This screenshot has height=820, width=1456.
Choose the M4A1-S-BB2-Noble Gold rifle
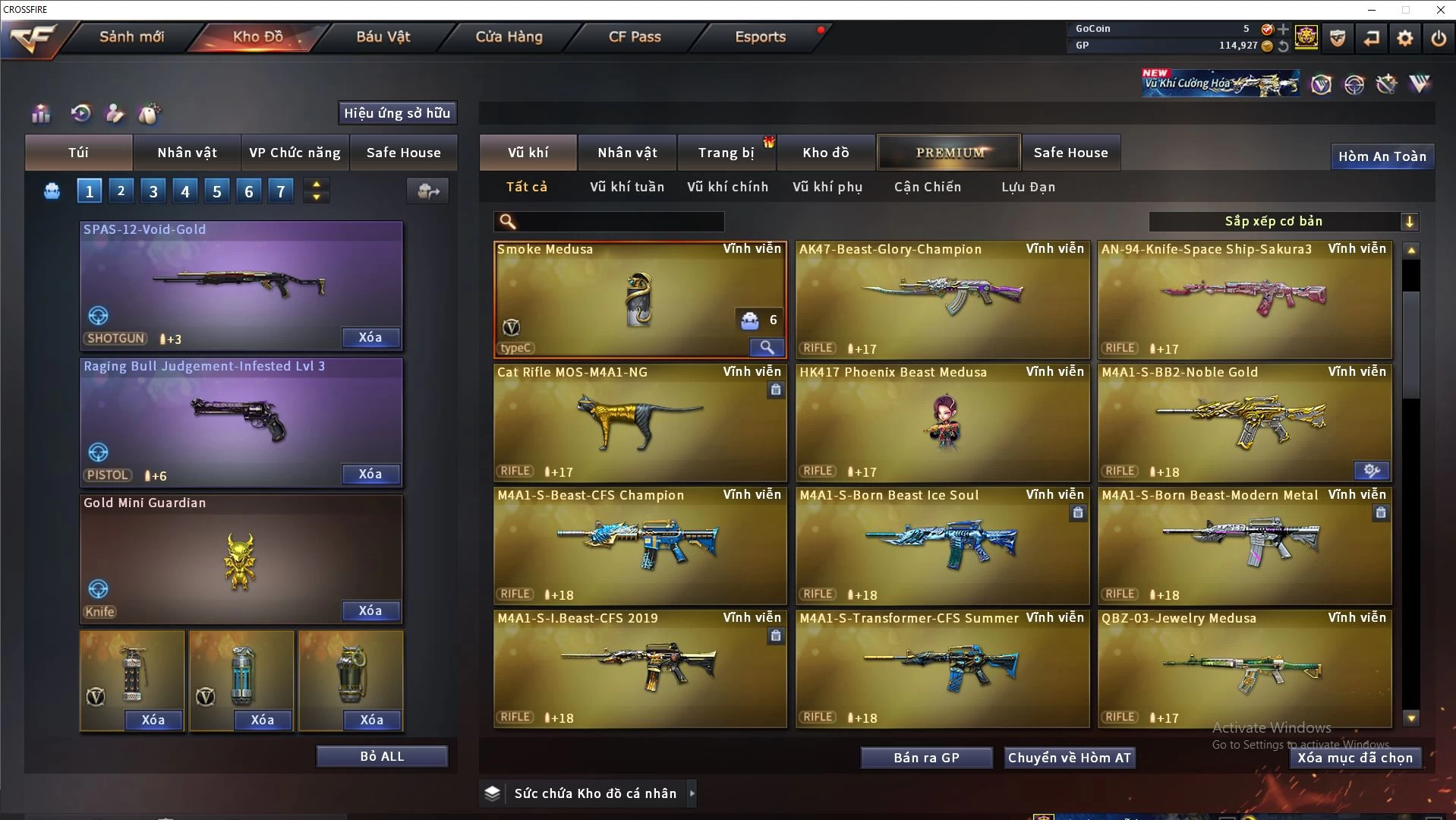click(x=1244, y=423)
